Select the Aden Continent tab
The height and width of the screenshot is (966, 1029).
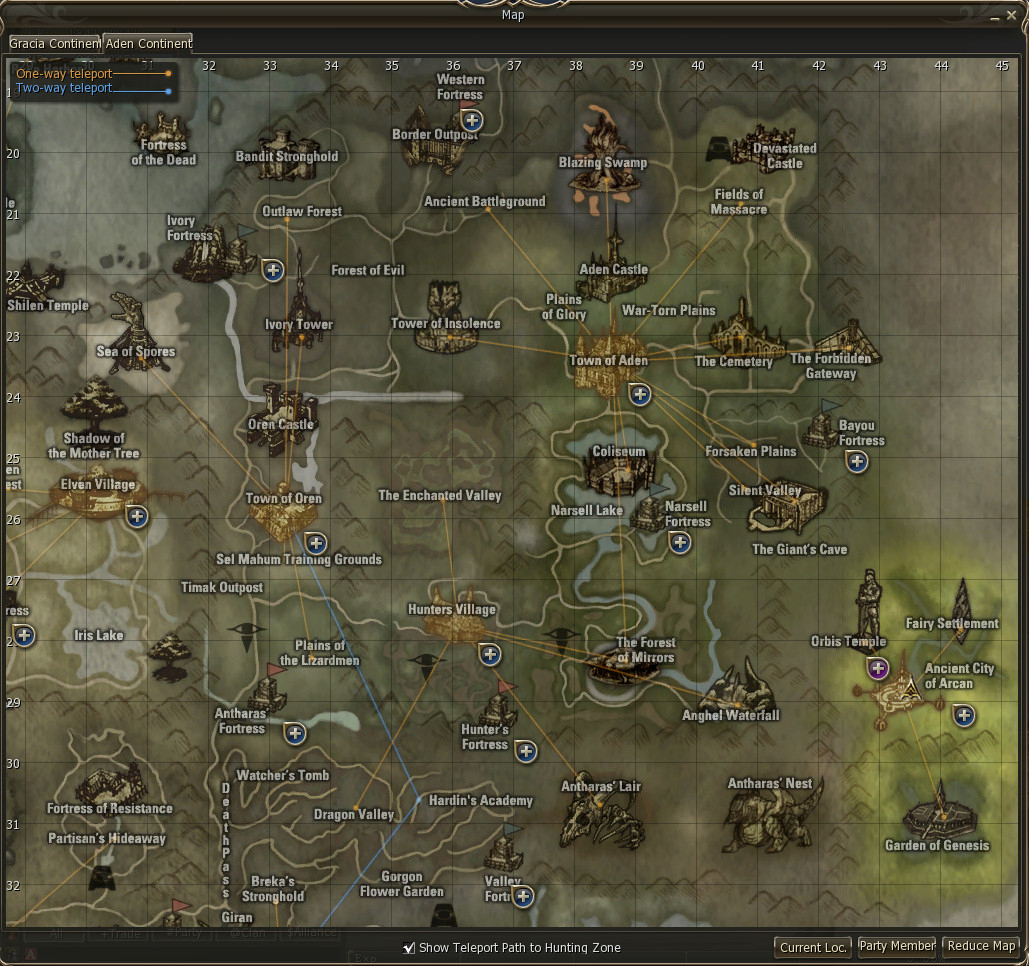point(148,43)
